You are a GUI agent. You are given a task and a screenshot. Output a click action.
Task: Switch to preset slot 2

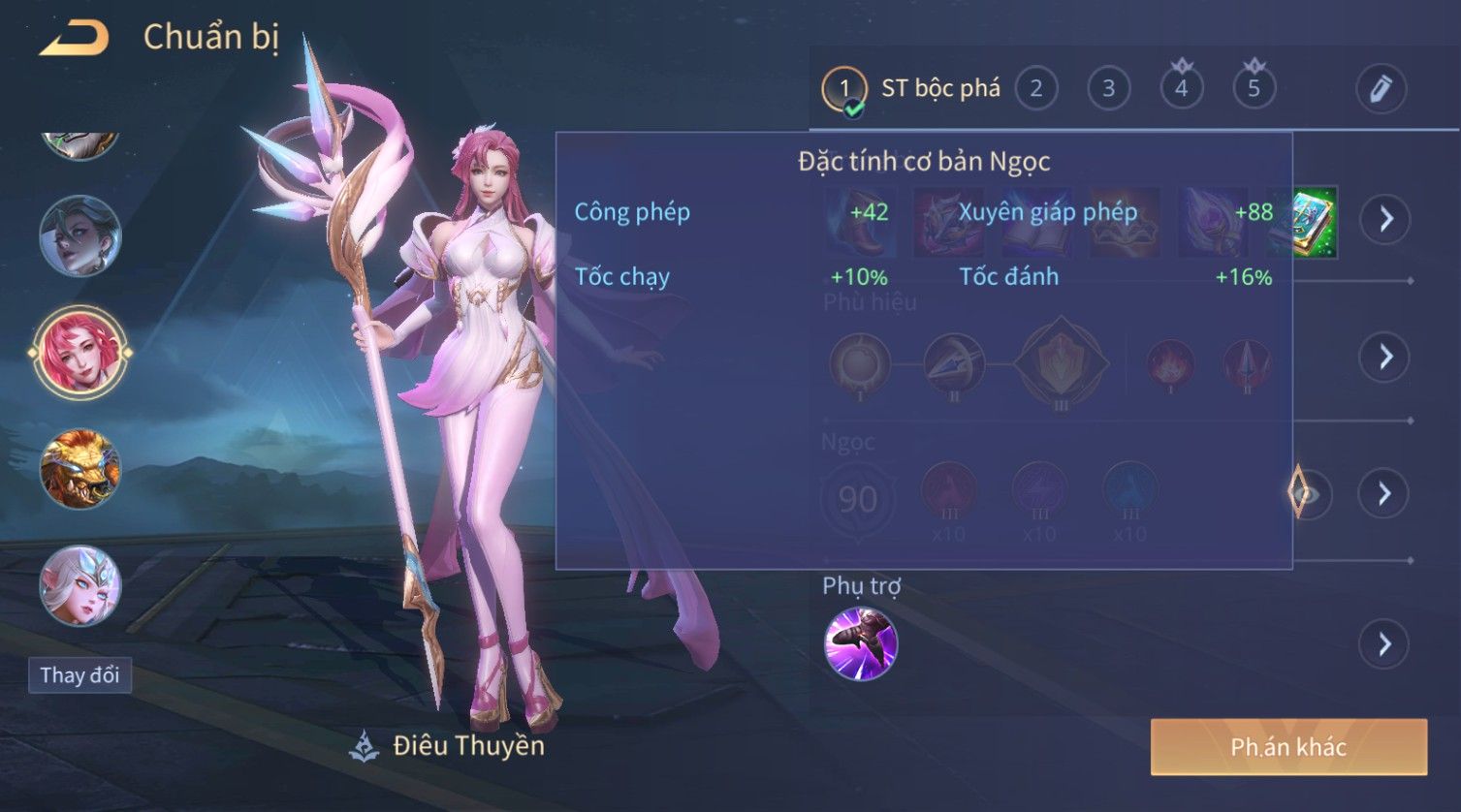click(1035, 89)
